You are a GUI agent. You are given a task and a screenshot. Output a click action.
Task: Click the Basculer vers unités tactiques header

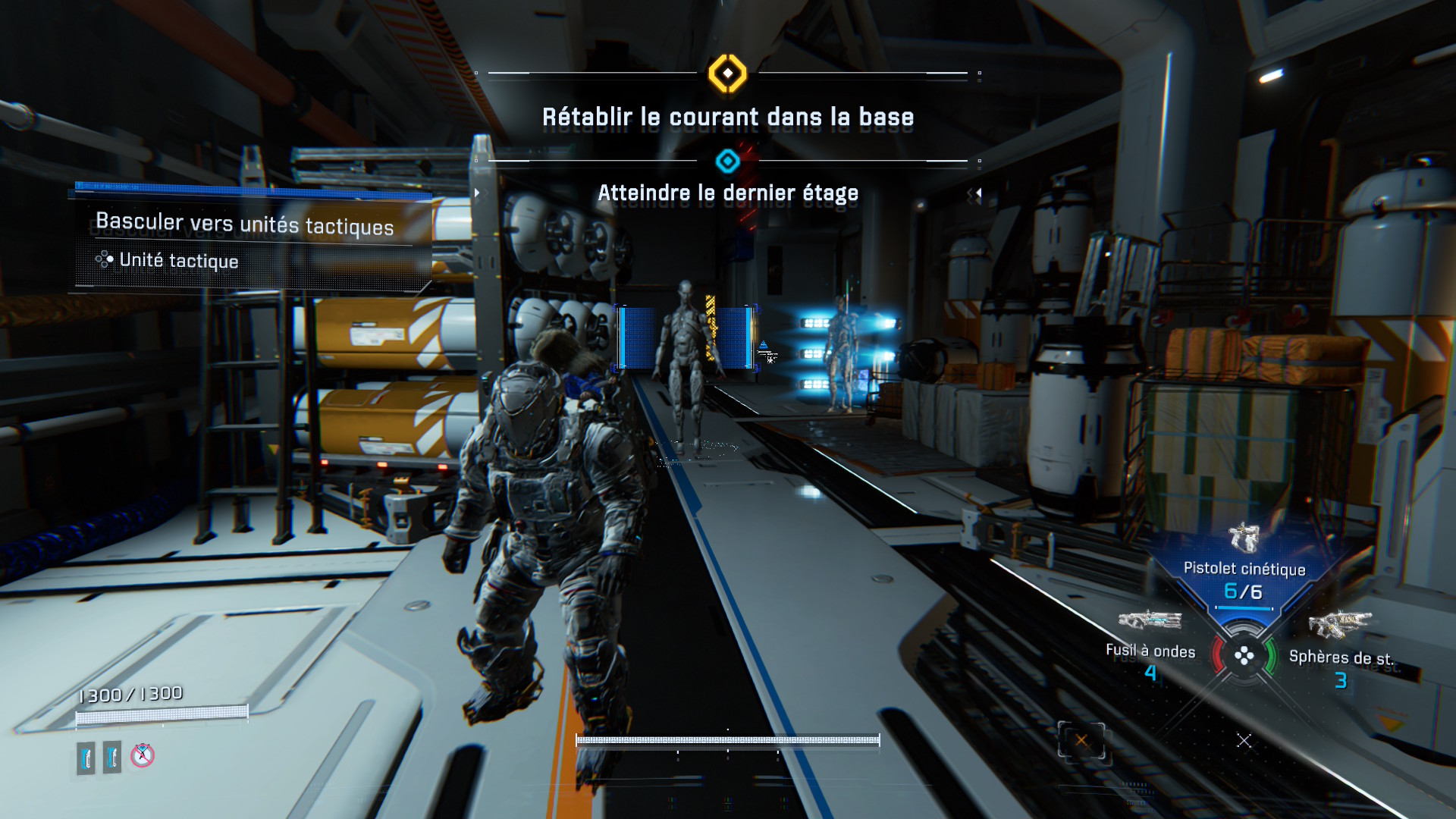click(244, 224)
